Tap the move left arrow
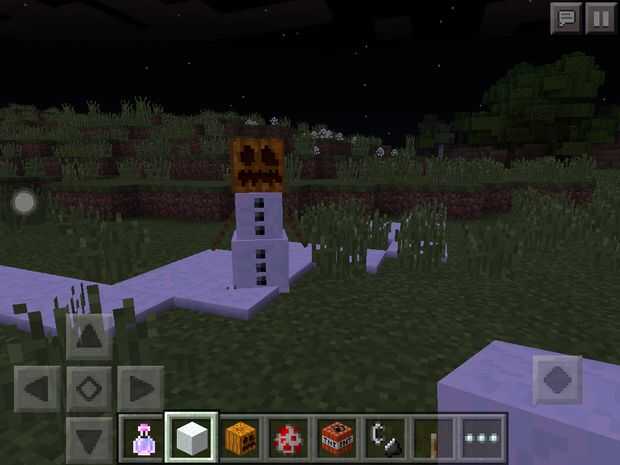Screen dimensions: 620x465 (38, 388)
